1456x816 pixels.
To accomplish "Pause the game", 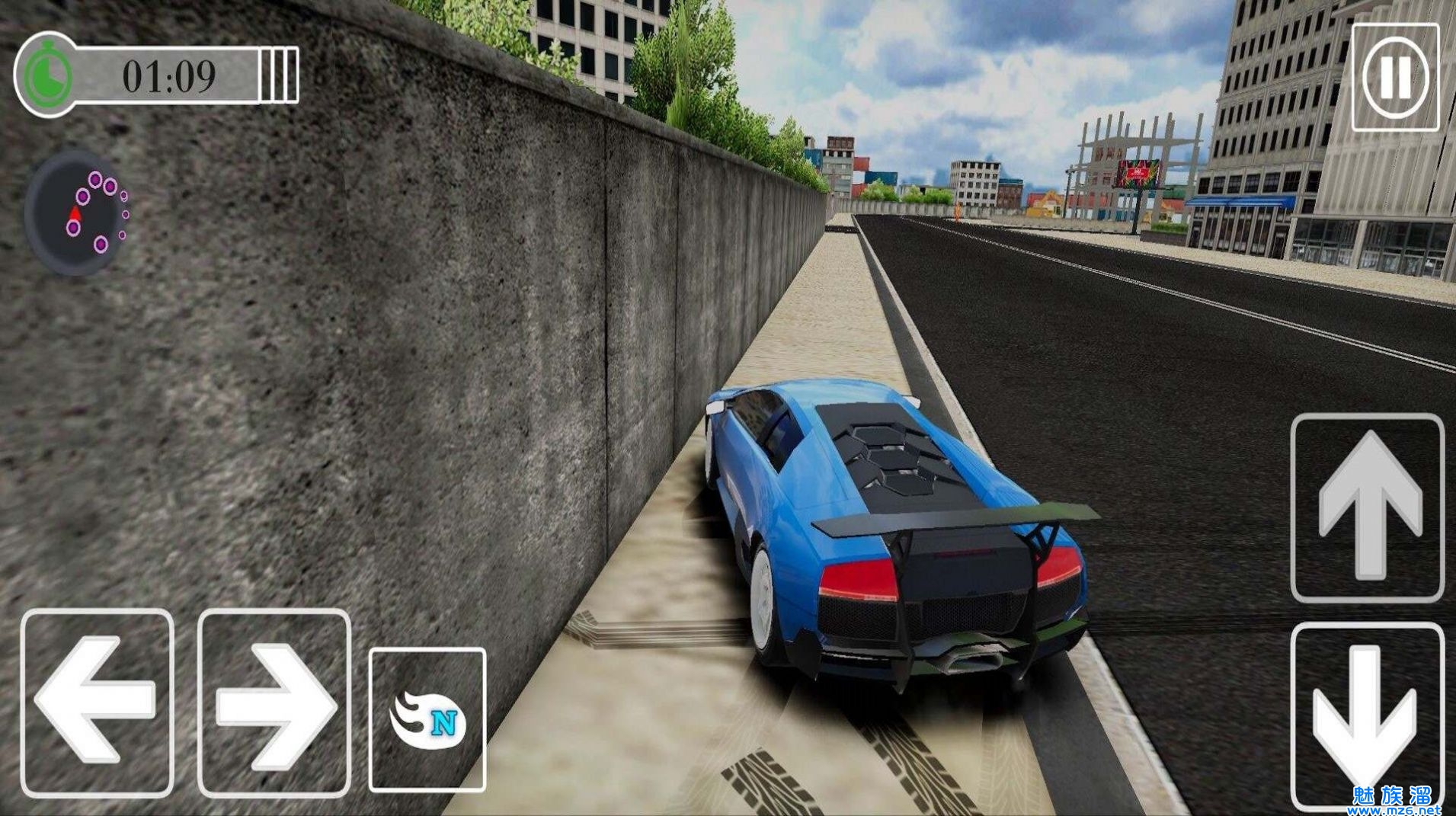I will (1394, 77).
